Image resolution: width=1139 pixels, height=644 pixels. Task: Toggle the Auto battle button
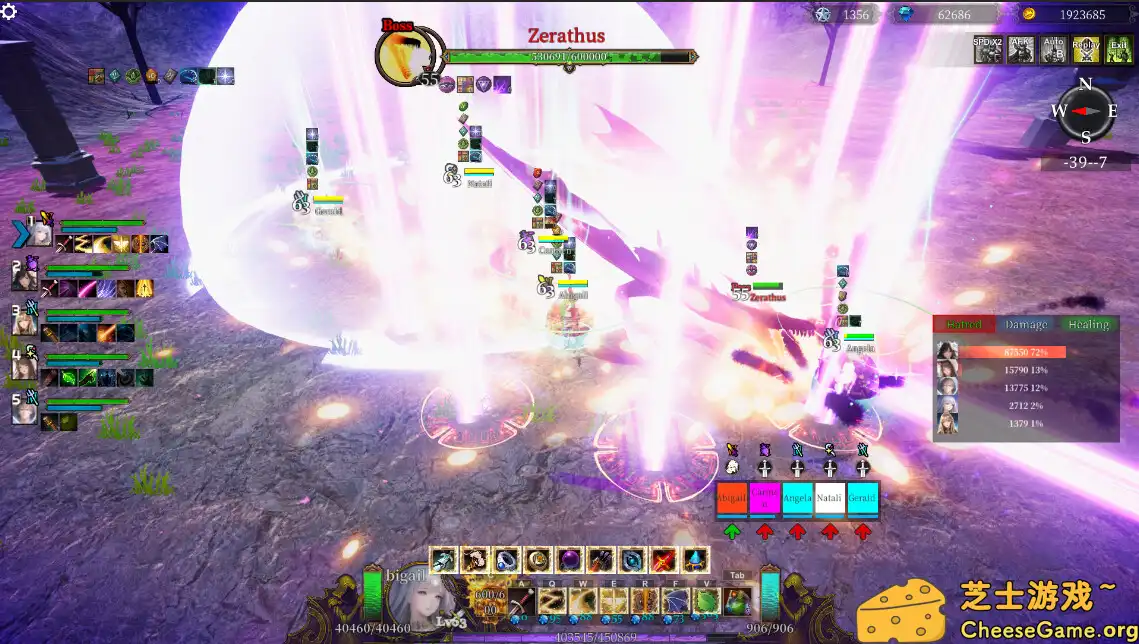click(1053, 49)
